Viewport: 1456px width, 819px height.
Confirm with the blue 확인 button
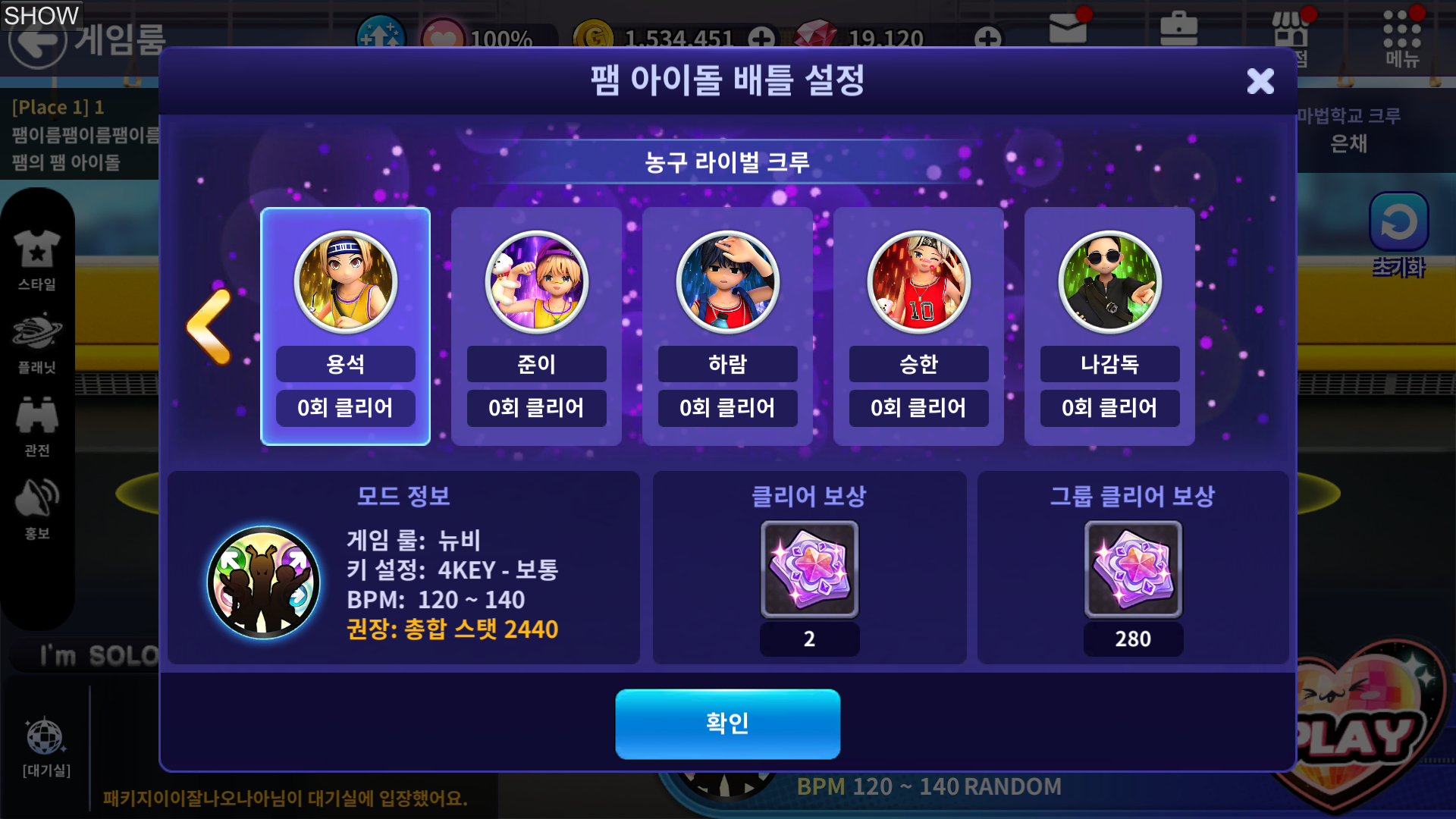[727, 723]
